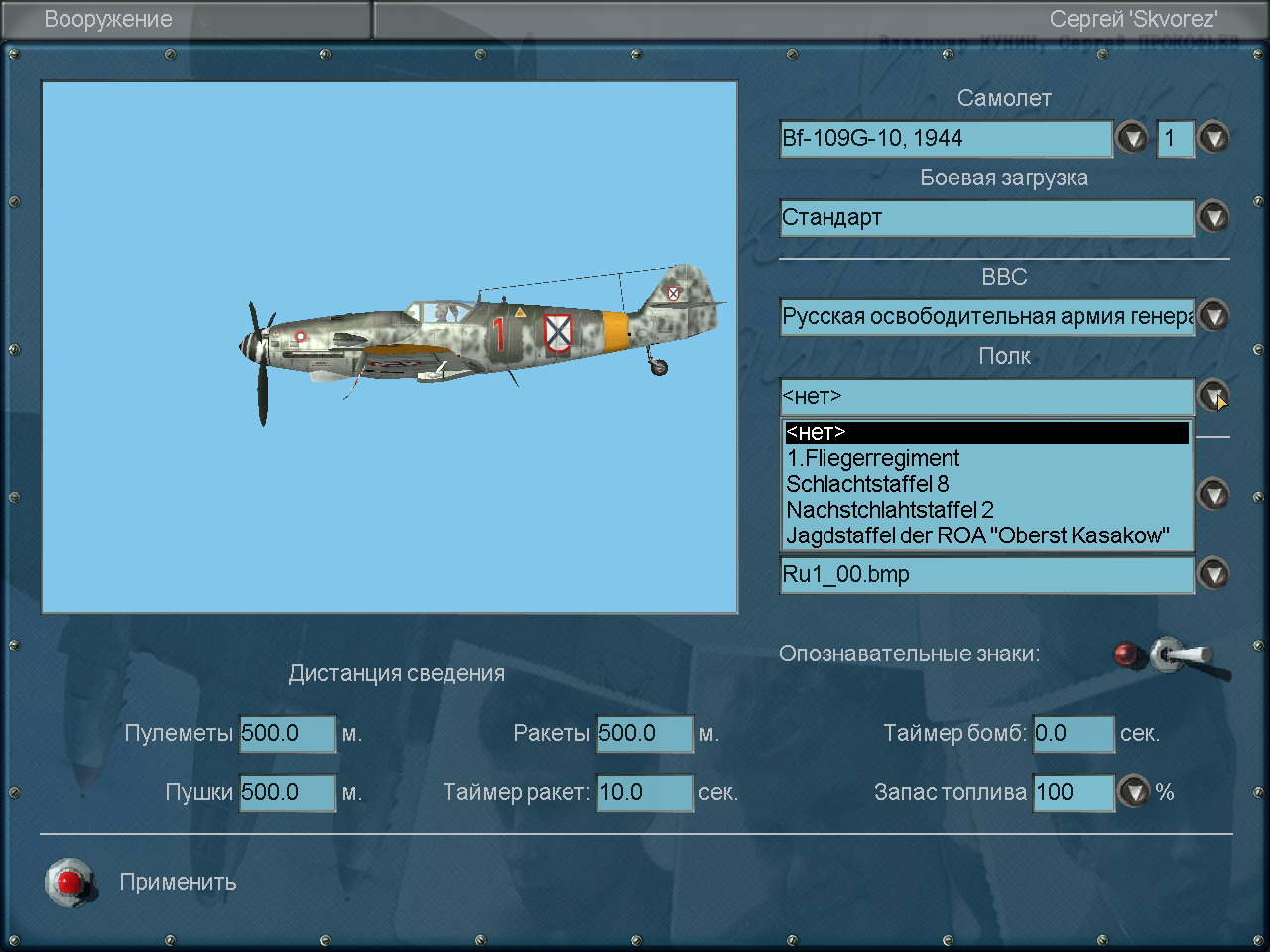Screen dimensions: 1270x952
Task: Click the Пулеметы convergence distance field
Action: pyautogui.click(x=288, y=734)
